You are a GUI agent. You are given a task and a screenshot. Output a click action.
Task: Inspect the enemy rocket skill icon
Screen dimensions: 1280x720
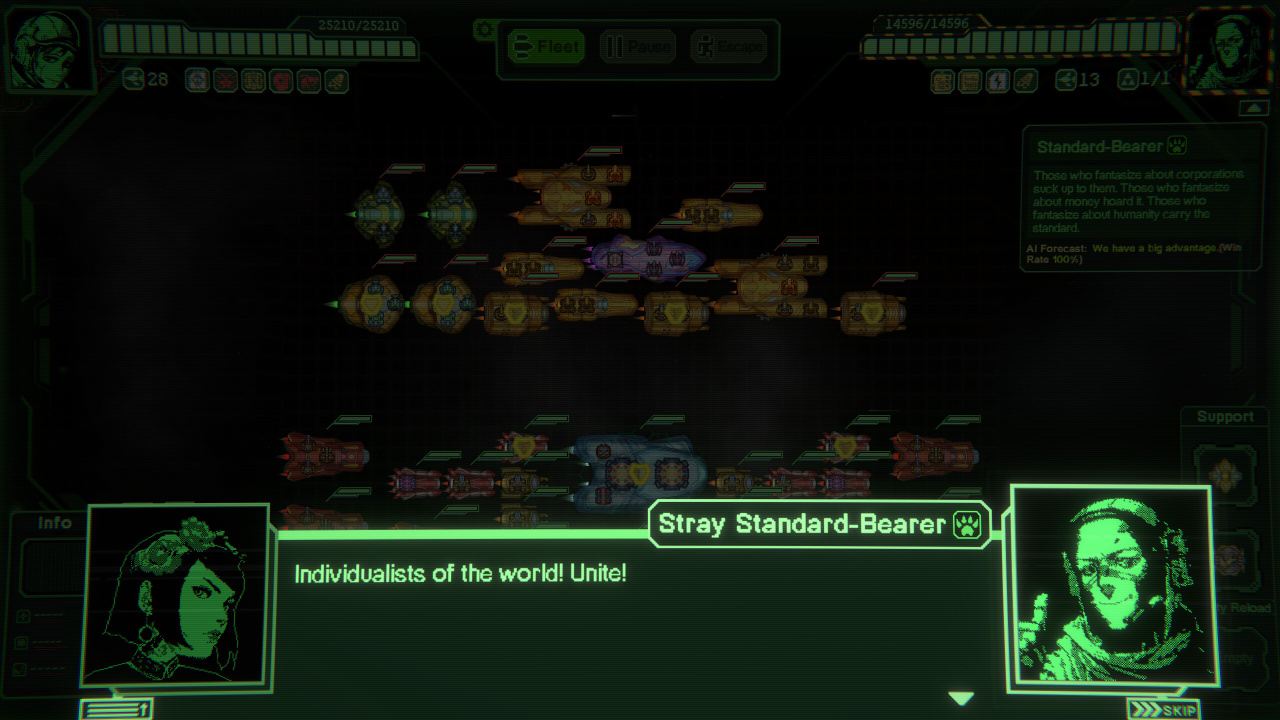click(1025, 81)
